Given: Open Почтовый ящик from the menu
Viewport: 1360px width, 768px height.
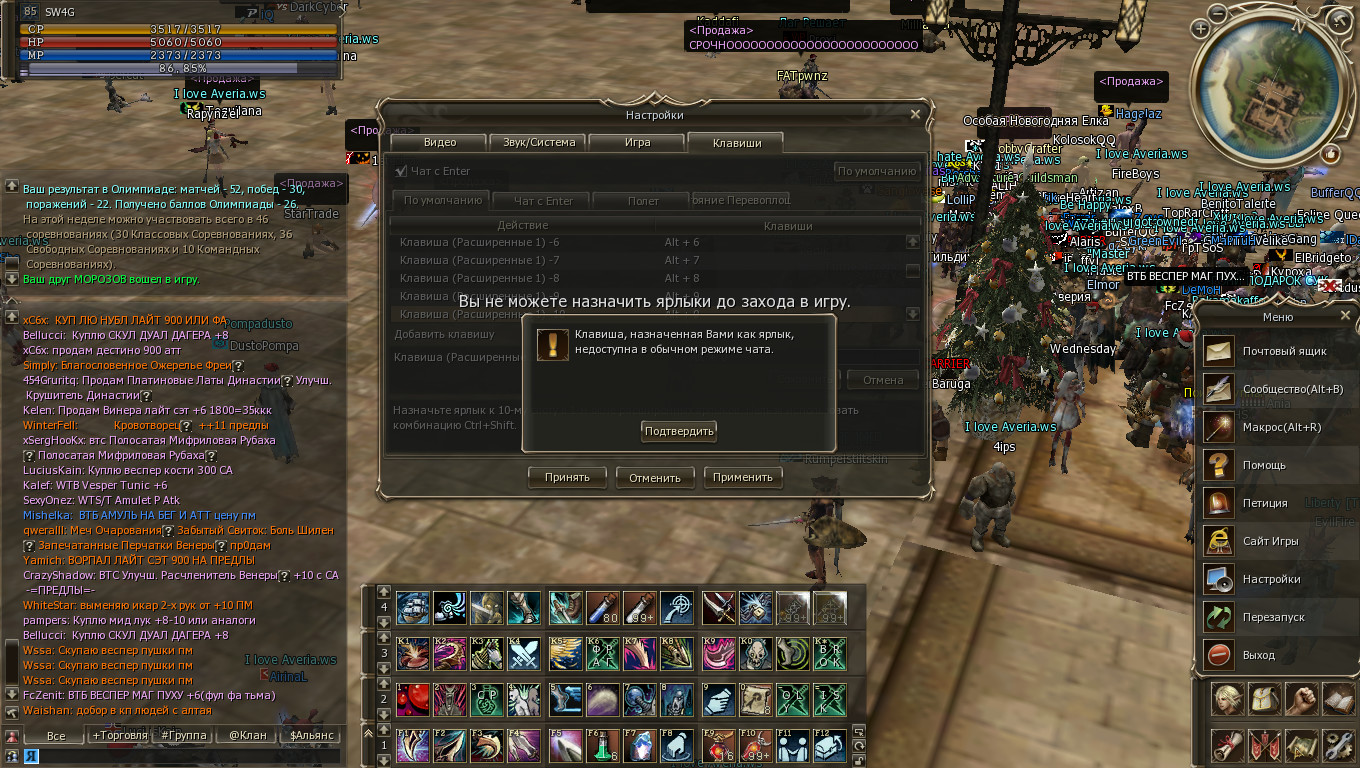Looking at the screenshot, I should (x=1284, y=351).
